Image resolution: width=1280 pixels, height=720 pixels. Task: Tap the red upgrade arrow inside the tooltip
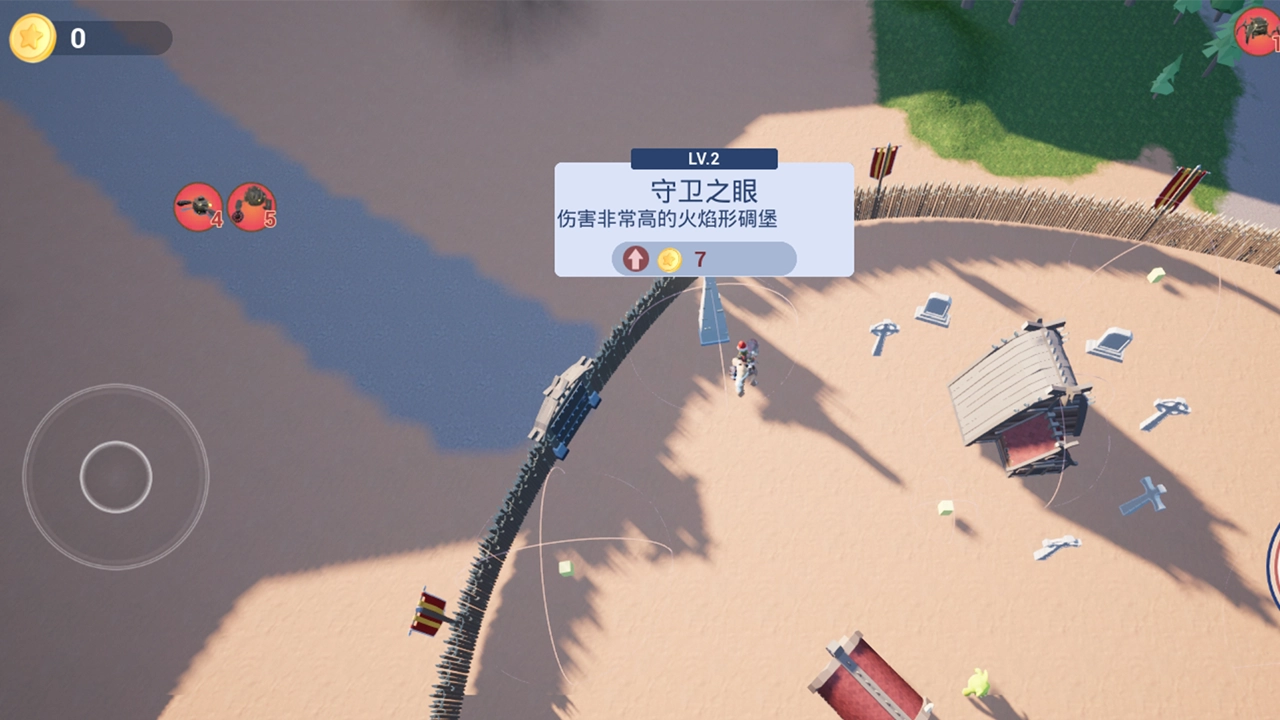tap(634, 258)
